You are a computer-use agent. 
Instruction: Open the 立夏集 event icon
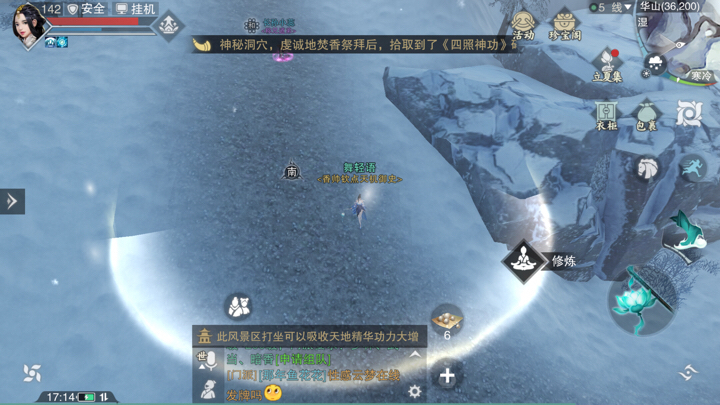(607, 66)
